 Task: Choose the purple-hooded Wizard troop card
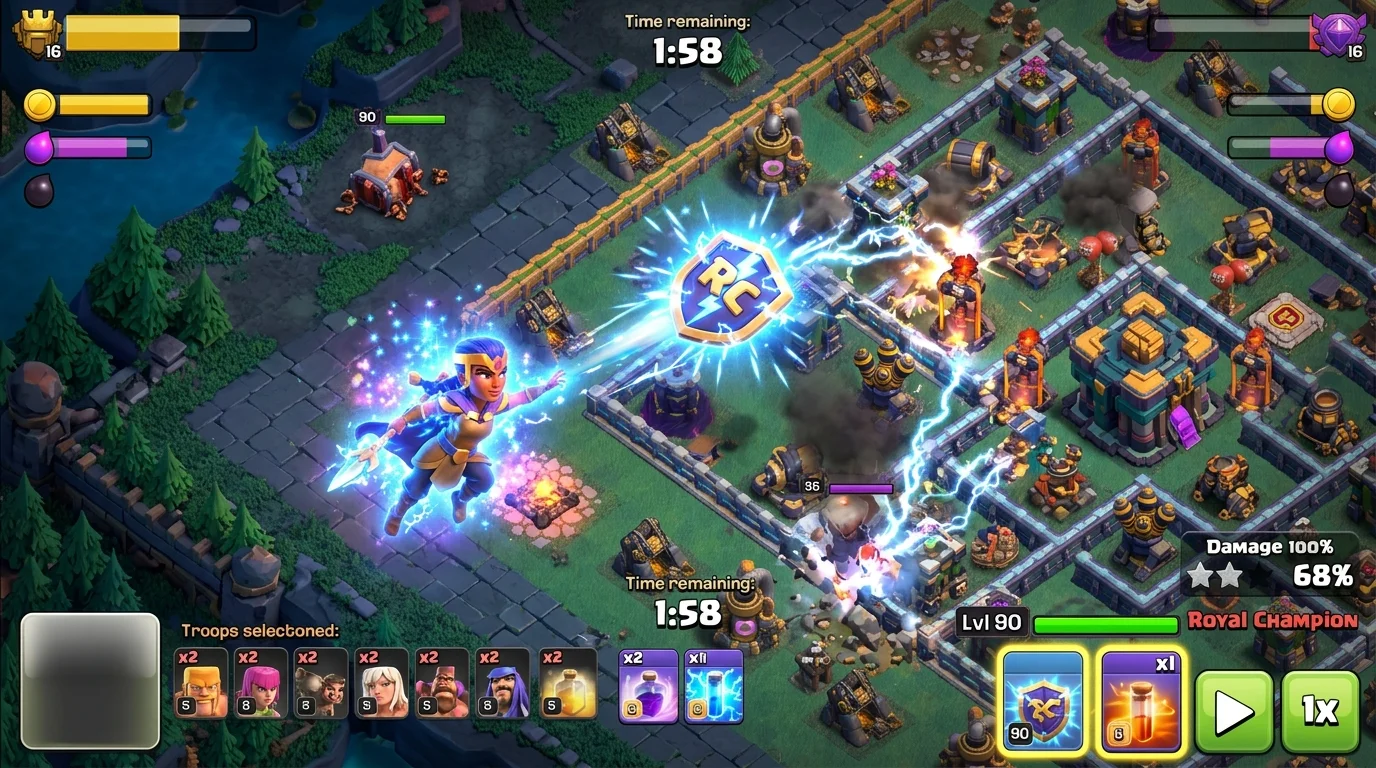coord(503,683)
